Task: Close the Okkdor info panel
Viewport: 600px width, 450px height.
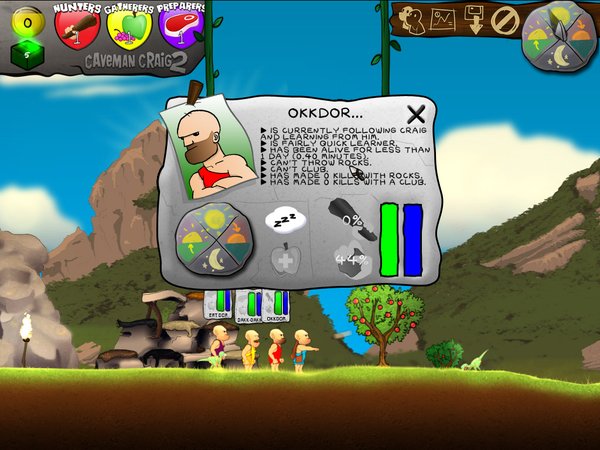Action: [x=416, y=114]
